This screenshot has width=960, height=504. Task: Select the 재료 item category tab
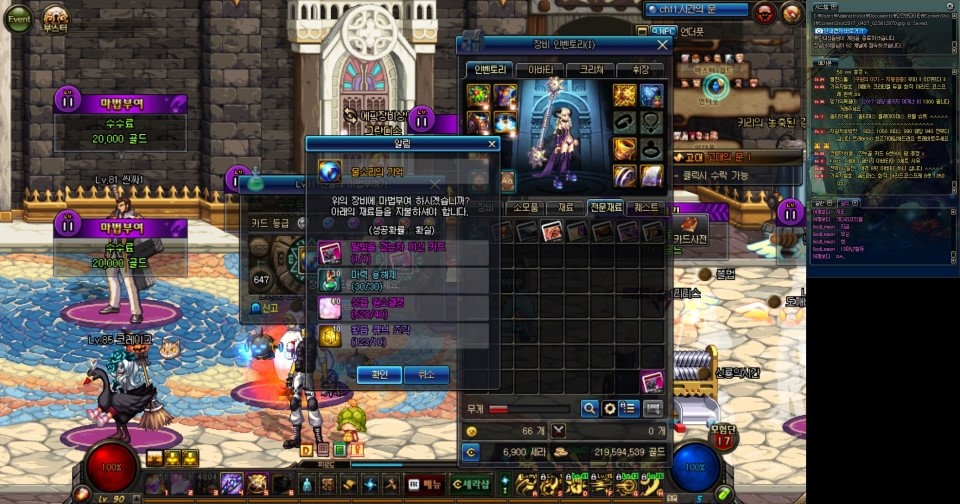tap(566, 208)
